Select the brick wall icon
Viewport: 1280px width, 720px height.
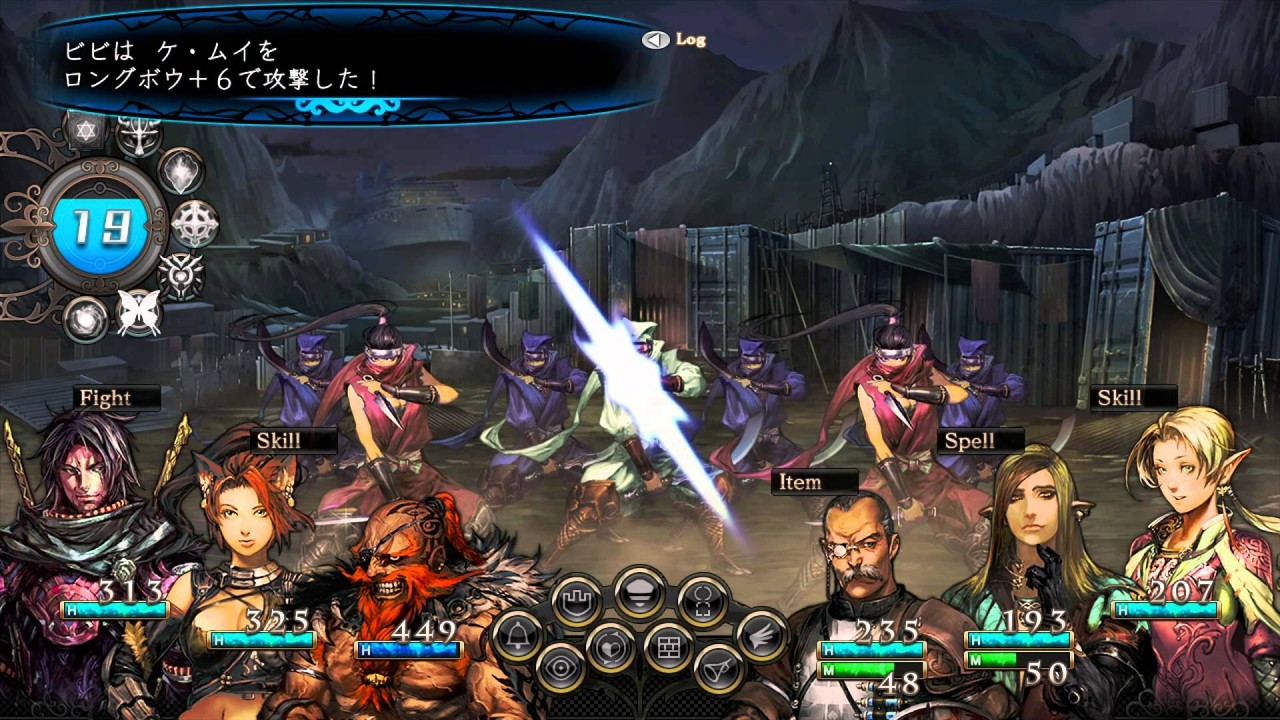(669, 646)
